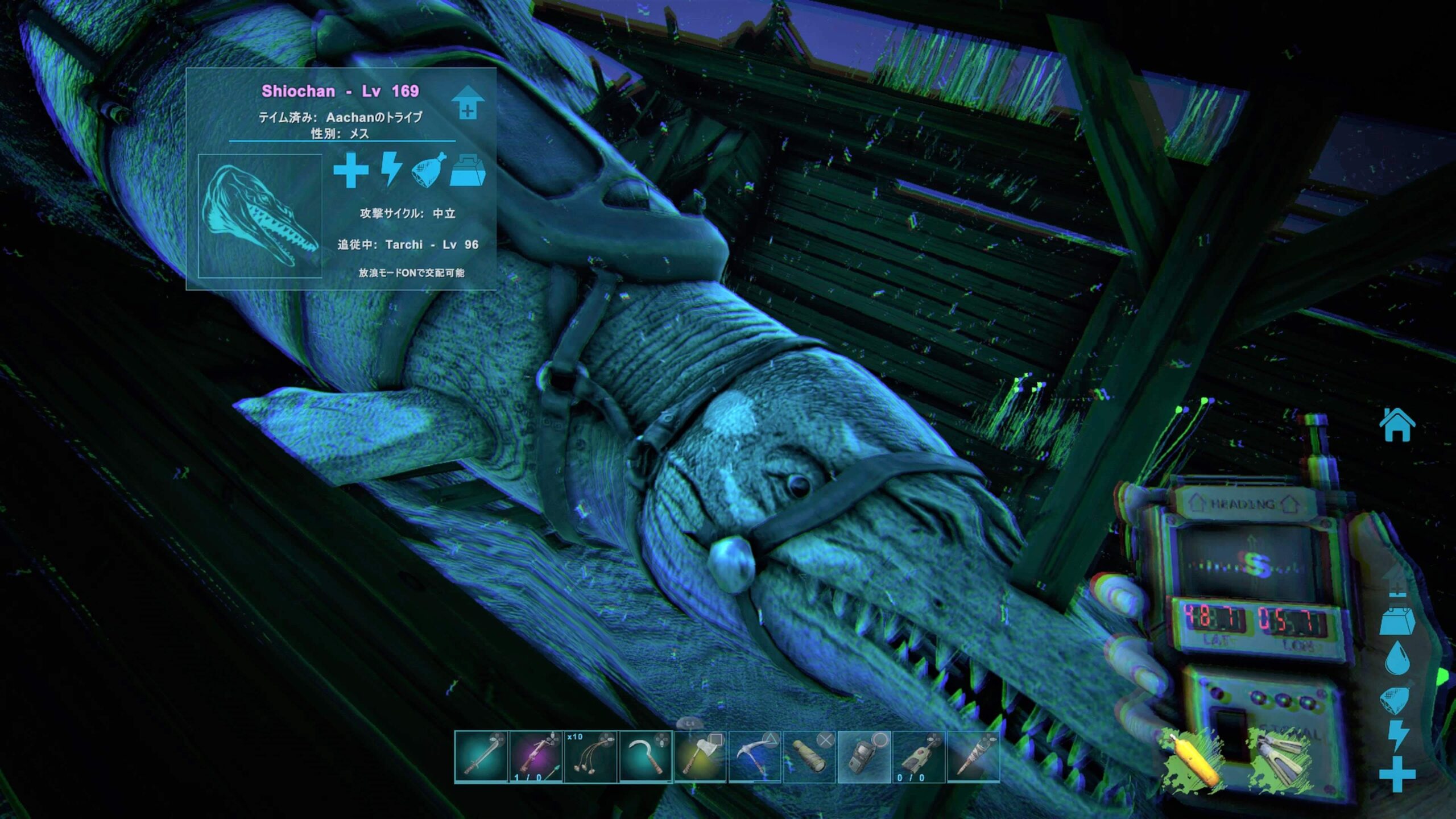This screenshot has width=1456, height=819.
Task: Choose the sickle hotbar slot
Action: [646, 757]
